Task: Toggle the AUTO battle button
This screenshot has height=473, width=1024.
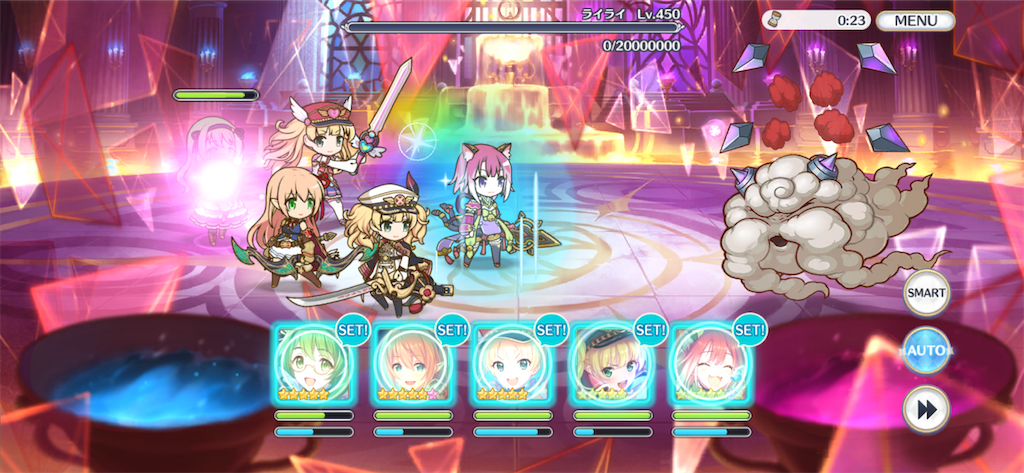Action: 925,351
